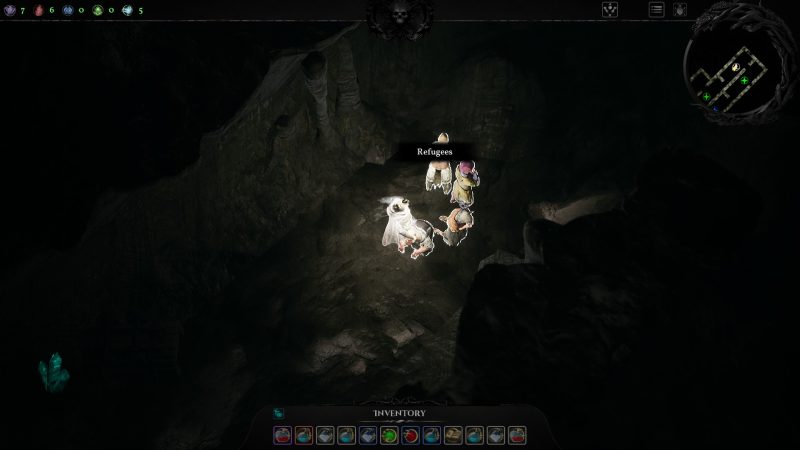Click the circular dungeon minimap

[735, 68]
